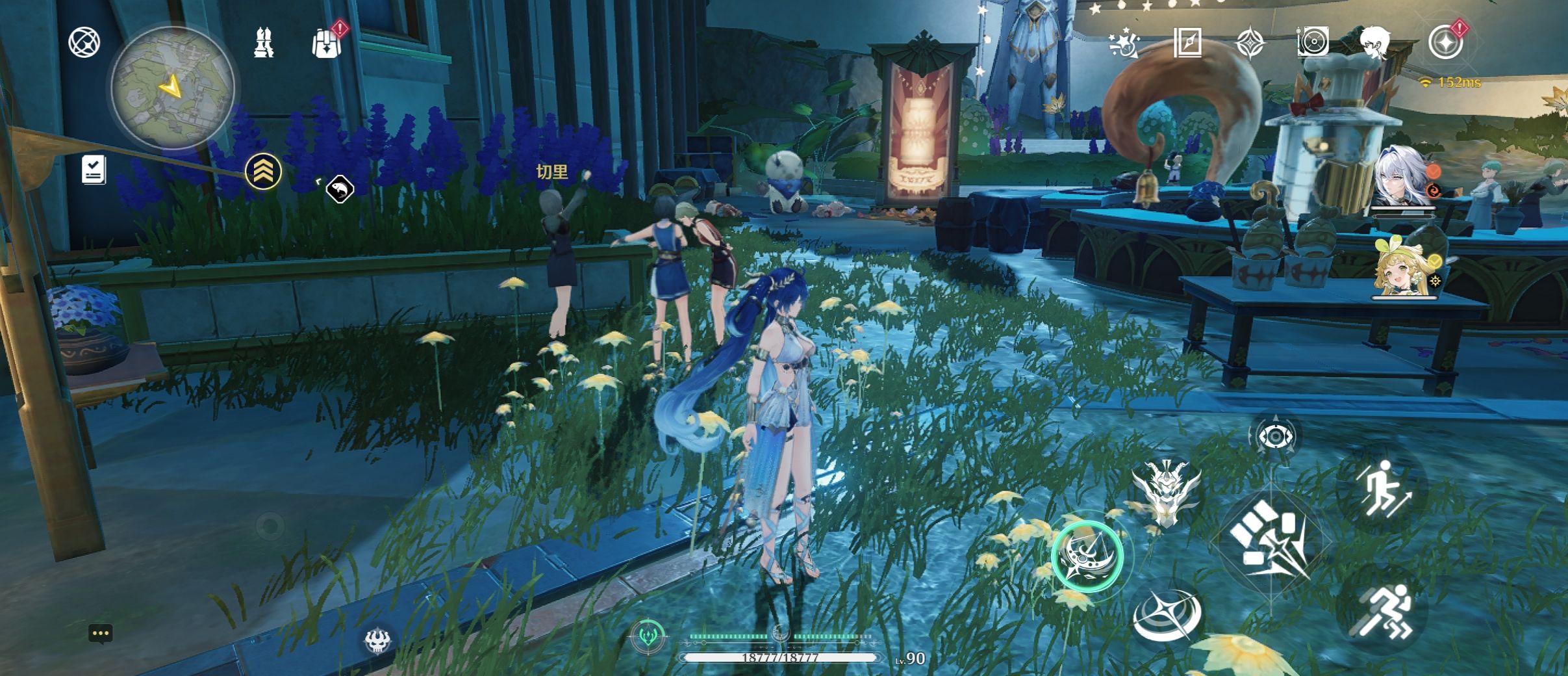1568x676 pixels.
Task: Open the chess-piece icon beside the minimap
Action: (x=263, y=43)
